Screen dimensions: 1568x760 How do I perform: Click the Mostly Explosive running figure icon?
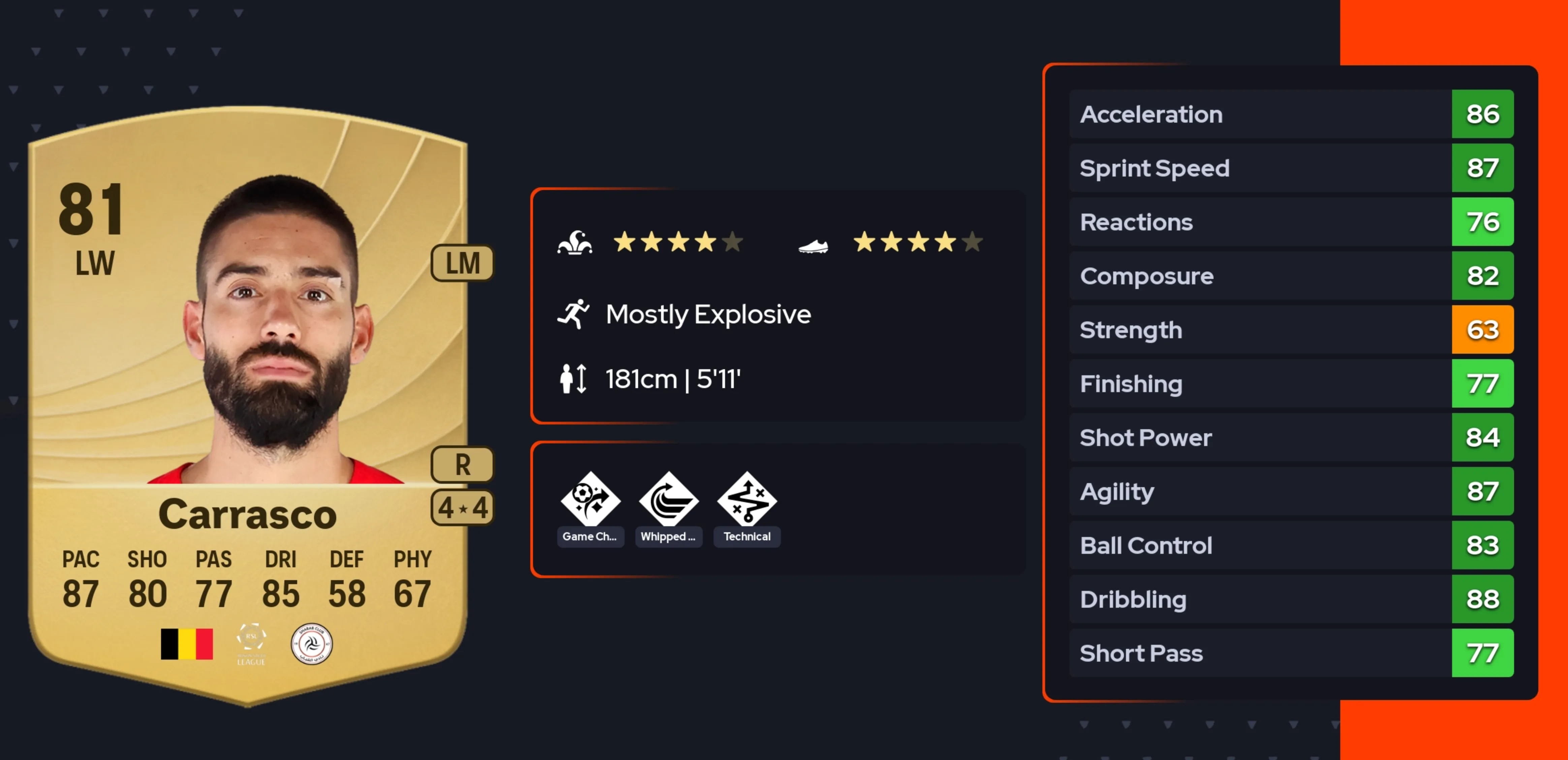click(573, 314)
